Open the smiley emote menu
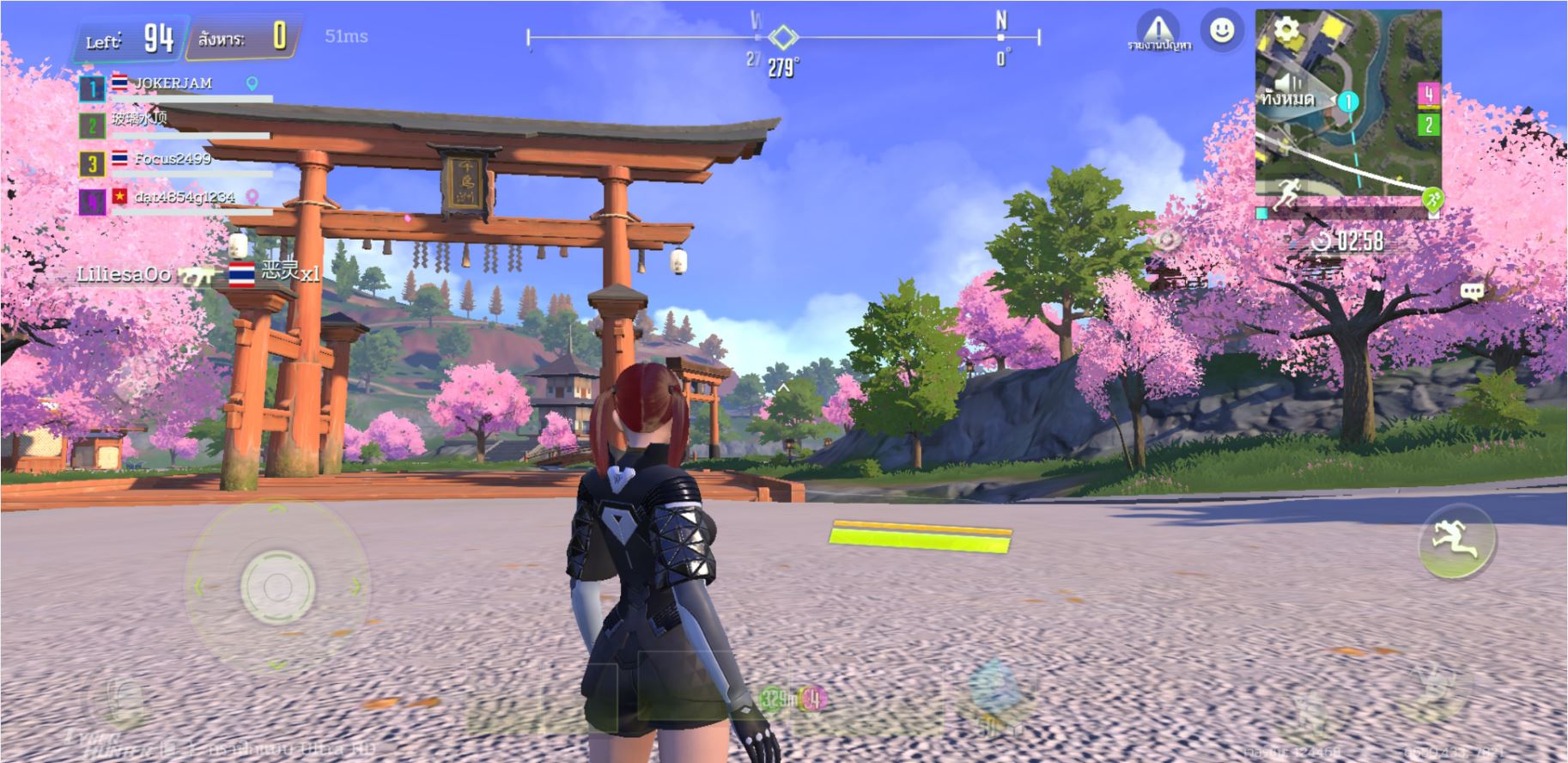1568x763 pixels. pyautogui.click(x=1221, y=31)
